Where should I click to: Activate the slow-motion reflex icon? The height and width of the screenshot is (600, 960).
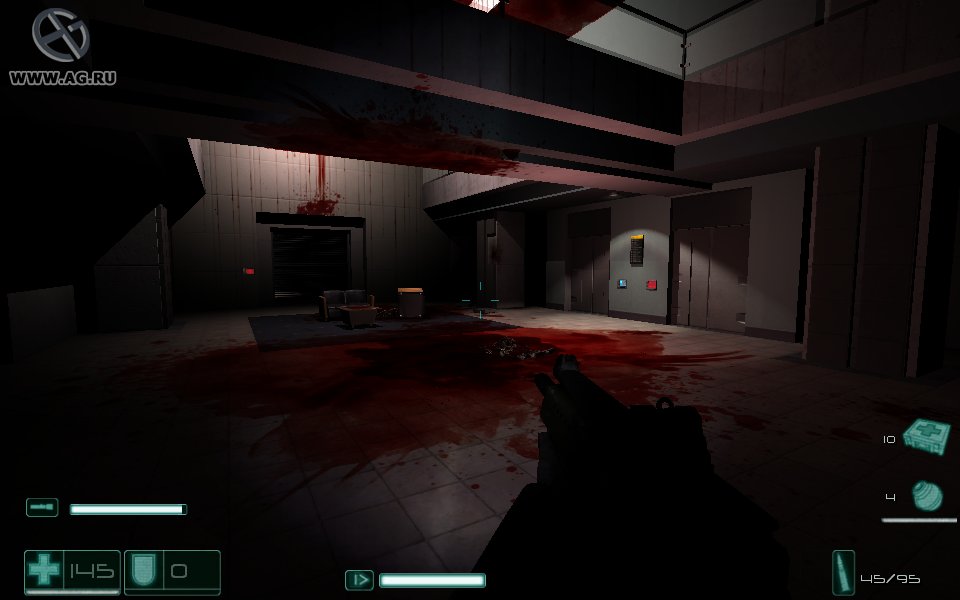(359, 580)
